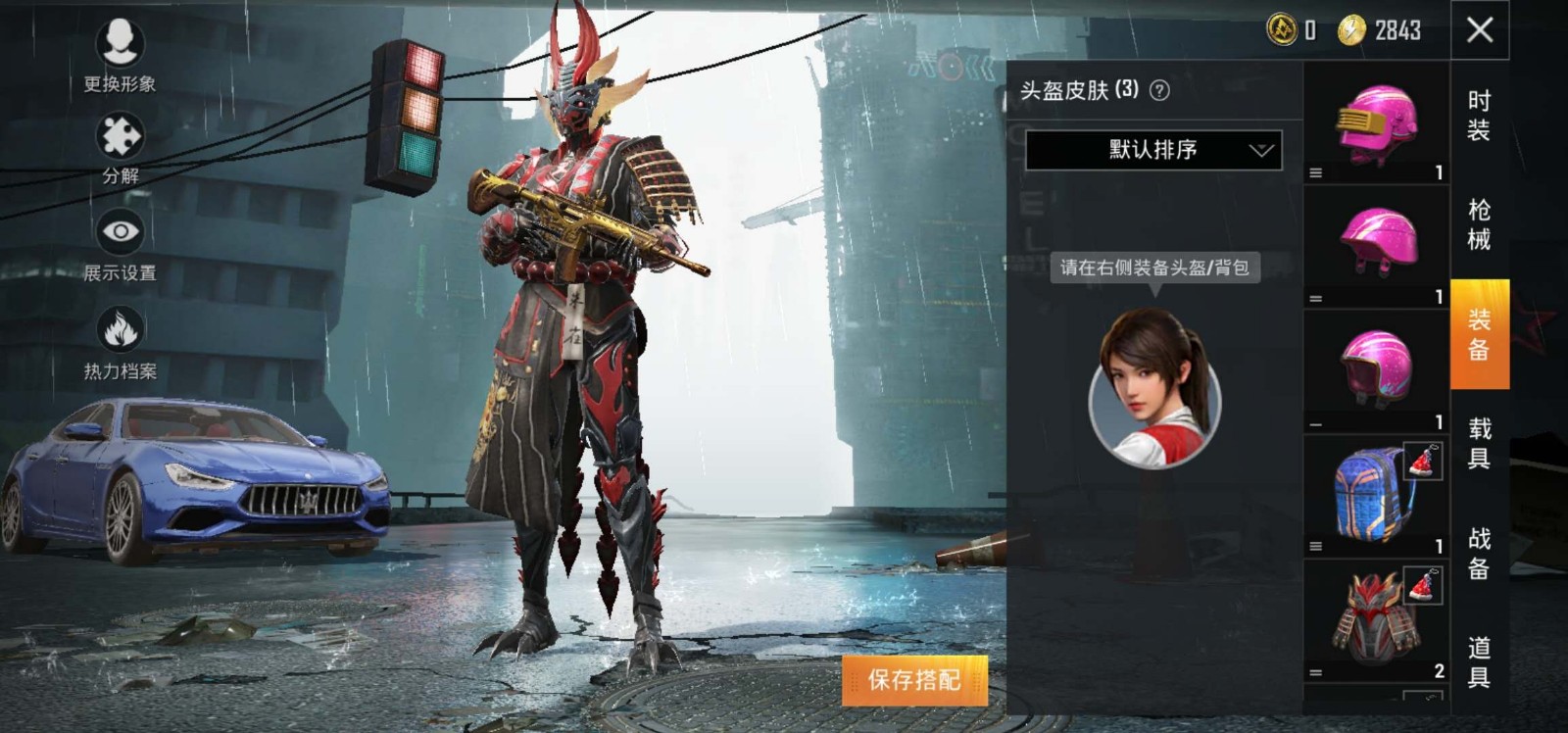
Task: Select the pink visored helmet skin
Action: coord(1376,124)
